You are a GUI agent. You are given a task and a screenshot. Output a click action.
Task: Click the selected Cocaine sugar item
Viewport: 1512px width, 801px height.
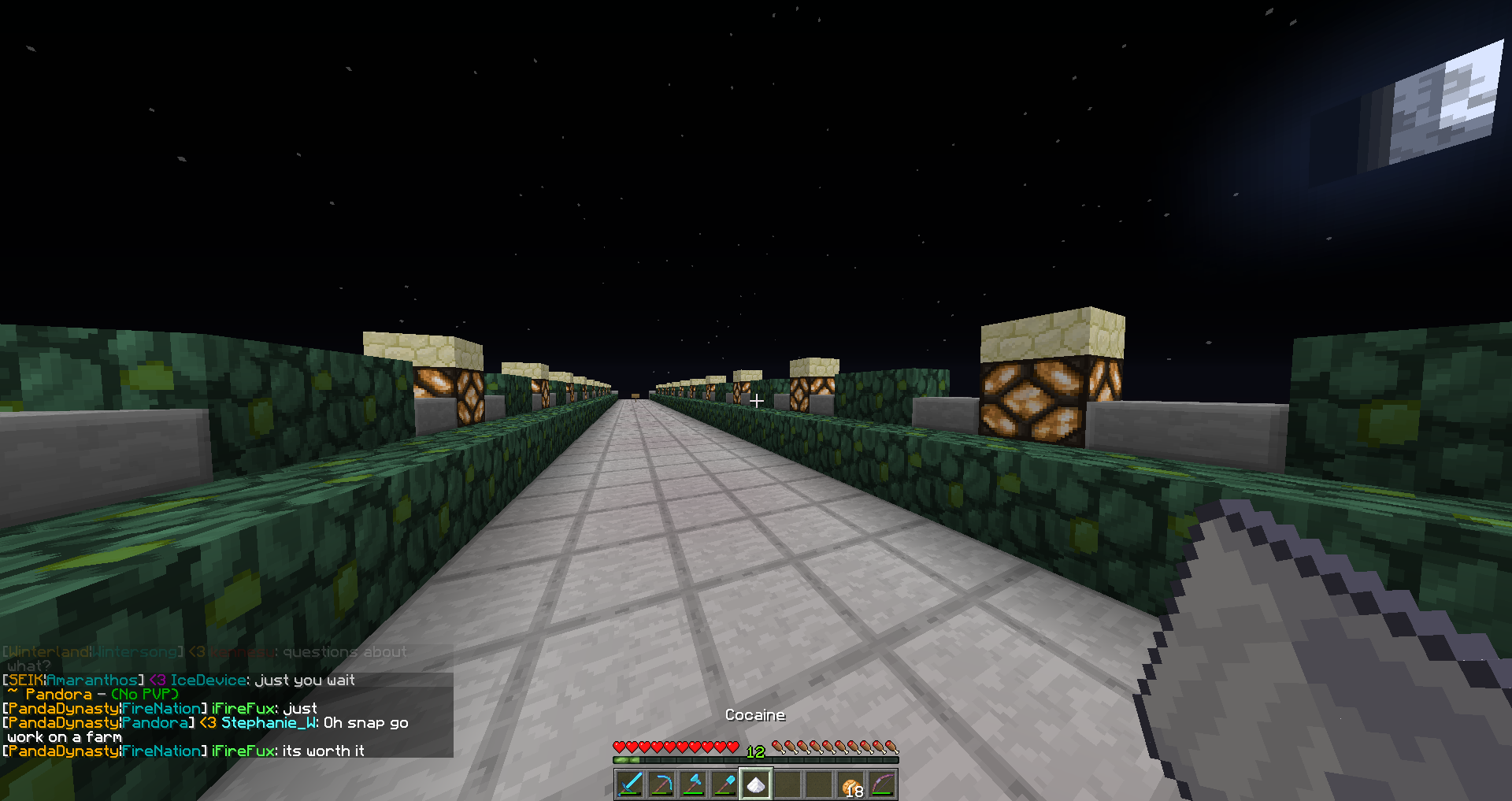(x=754, y=784)
